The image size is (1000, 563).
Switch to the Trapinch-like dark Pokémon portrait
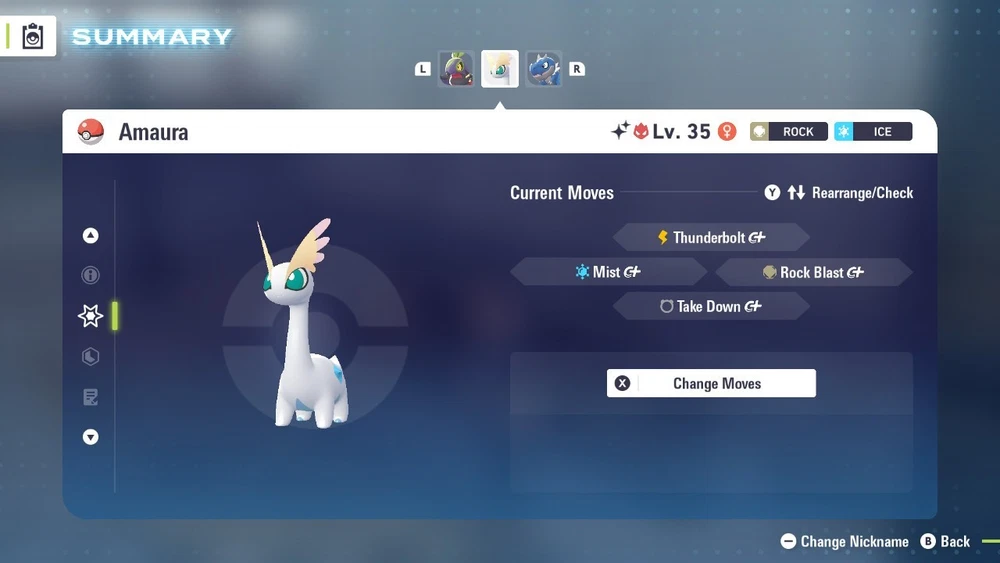coord(456,69)
